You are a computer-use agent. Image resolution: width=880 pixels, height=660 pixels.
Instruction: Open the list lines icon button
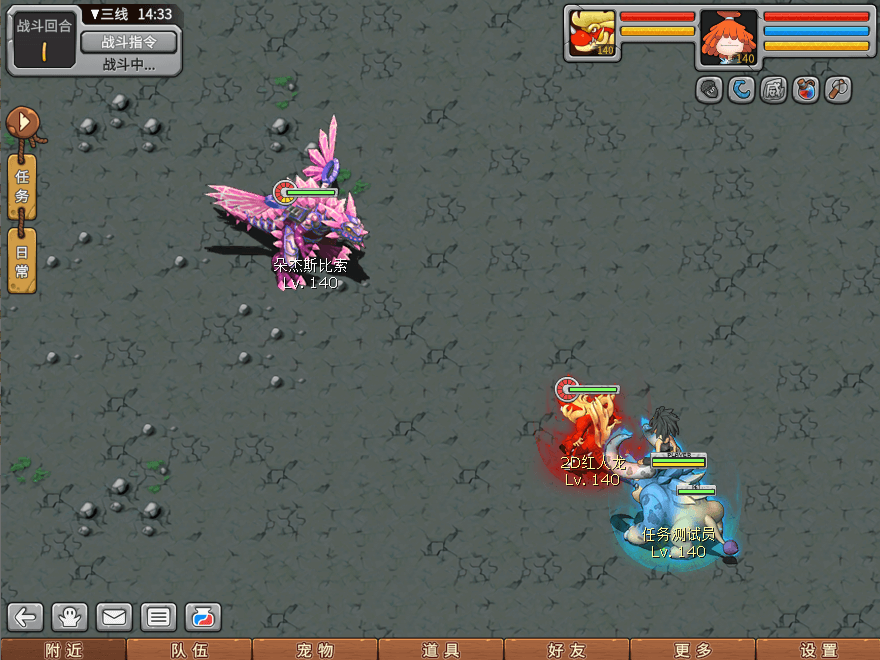[x=158, y=617]
